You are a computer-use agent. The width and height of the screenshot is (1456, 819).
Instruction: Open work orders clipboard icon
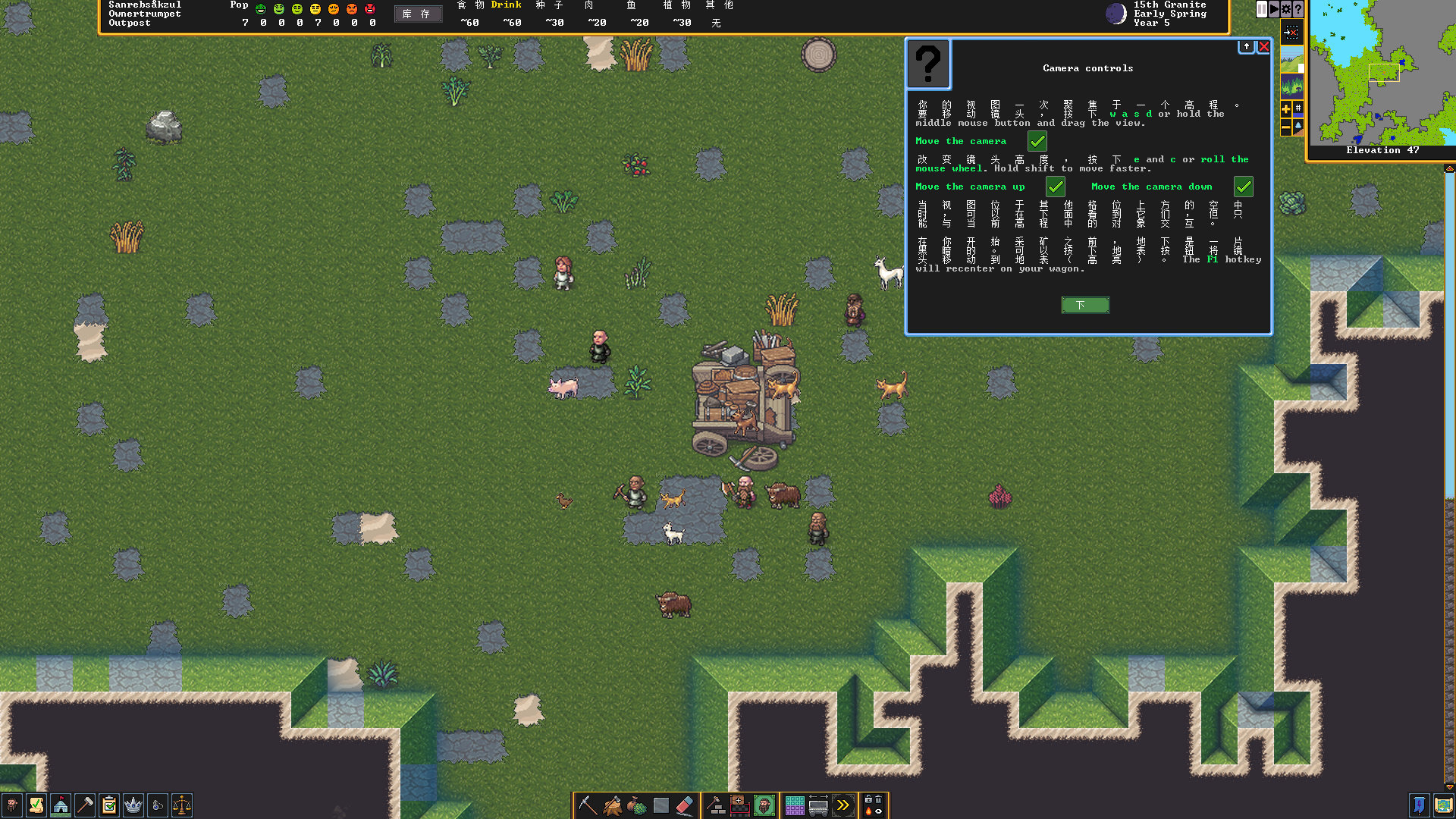point(109,805)
